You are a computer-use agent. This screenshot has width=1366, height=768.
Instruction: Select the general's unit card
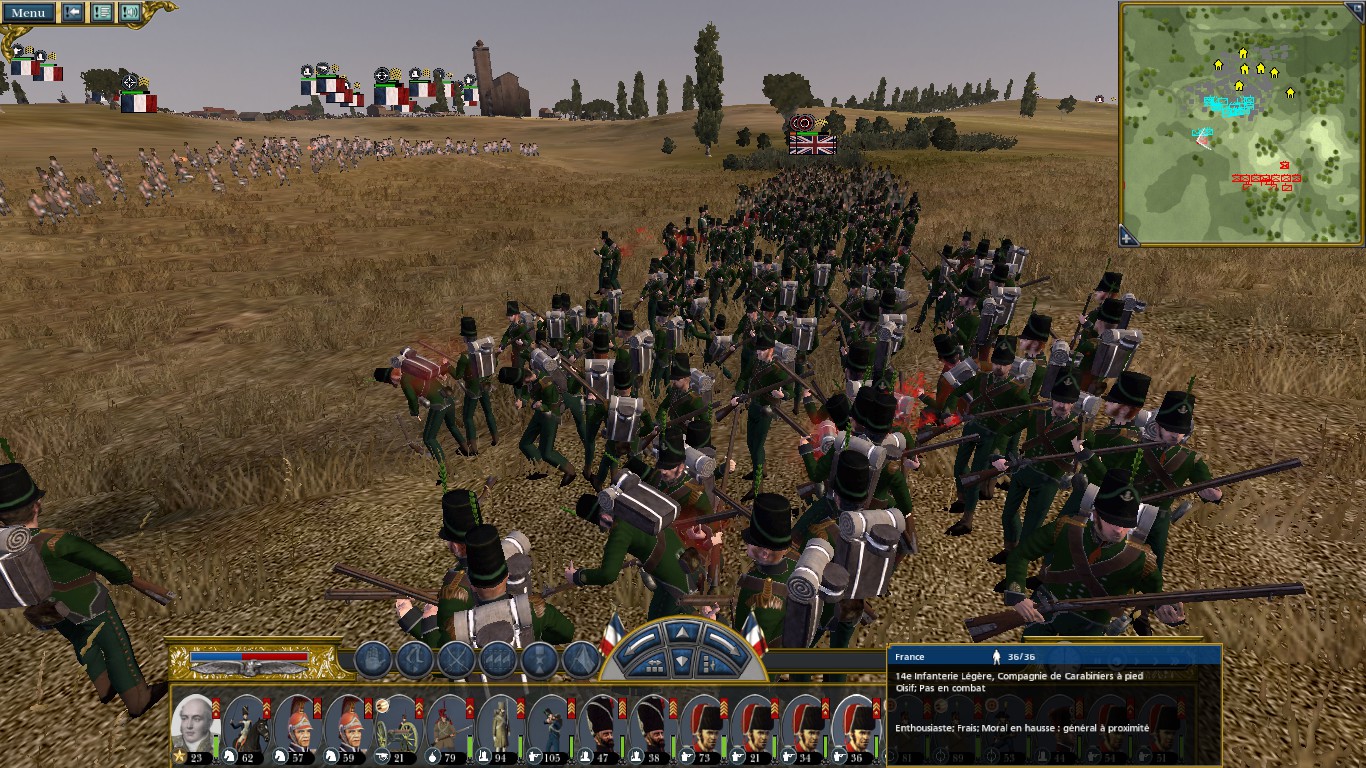[x=194, y=726]
